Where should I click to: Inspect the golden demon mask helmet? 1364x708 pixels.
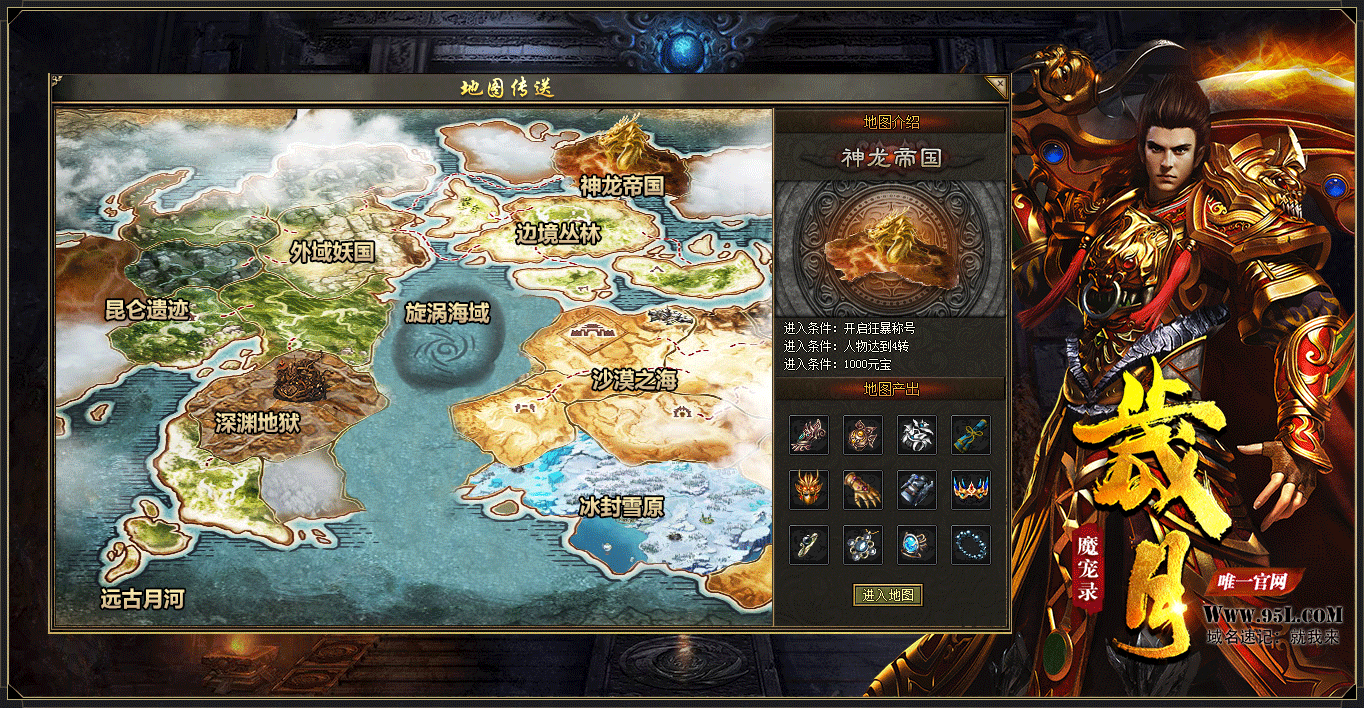(808, 490)
